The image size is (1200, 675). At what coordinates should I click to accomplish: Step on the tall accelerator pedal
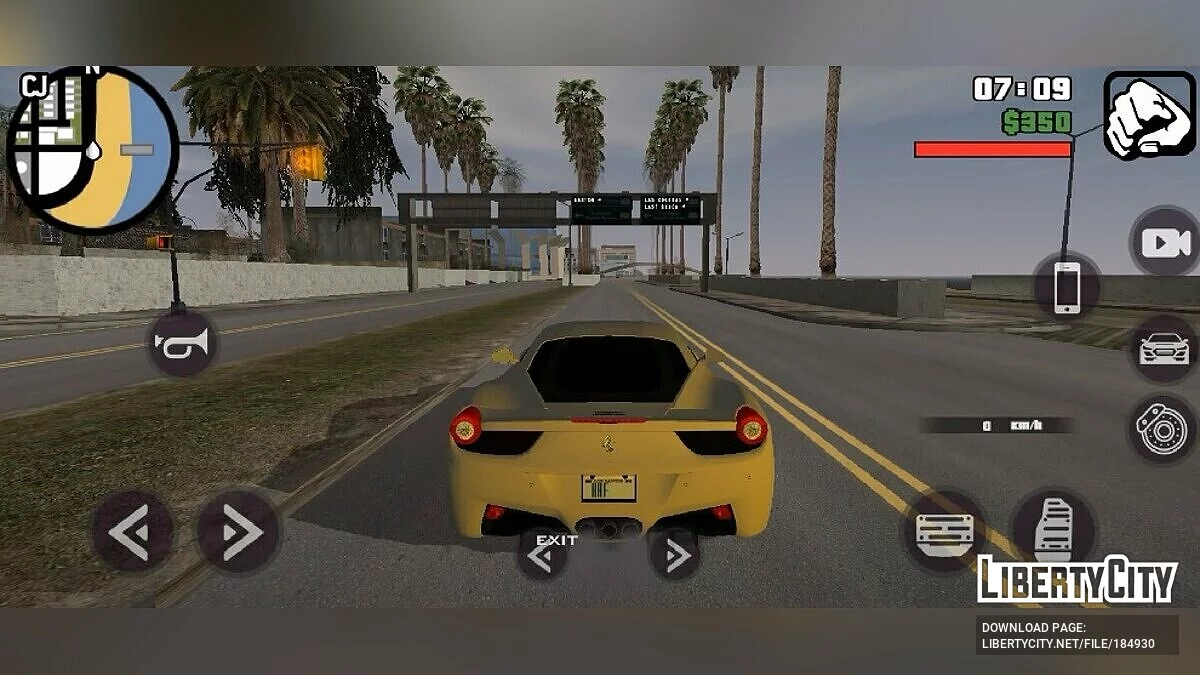click(x=1053, y=527)
